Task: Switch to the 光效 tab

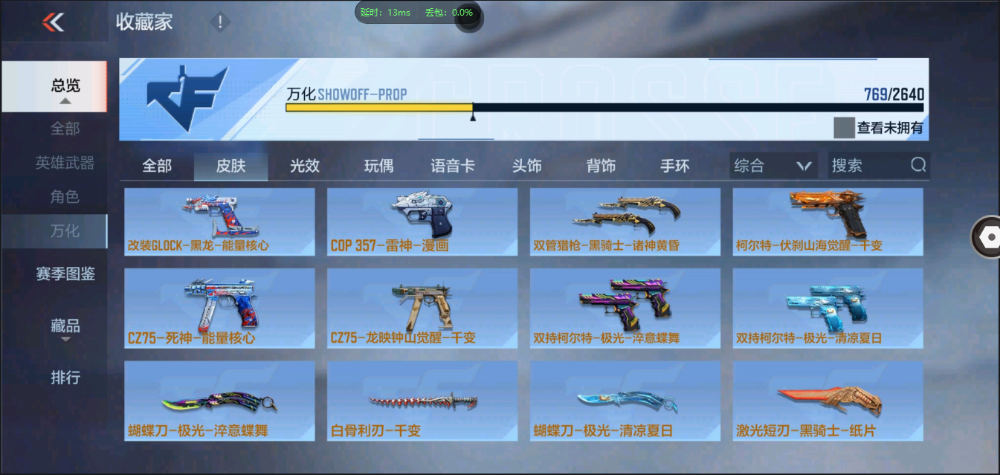Action: point(305,166)
